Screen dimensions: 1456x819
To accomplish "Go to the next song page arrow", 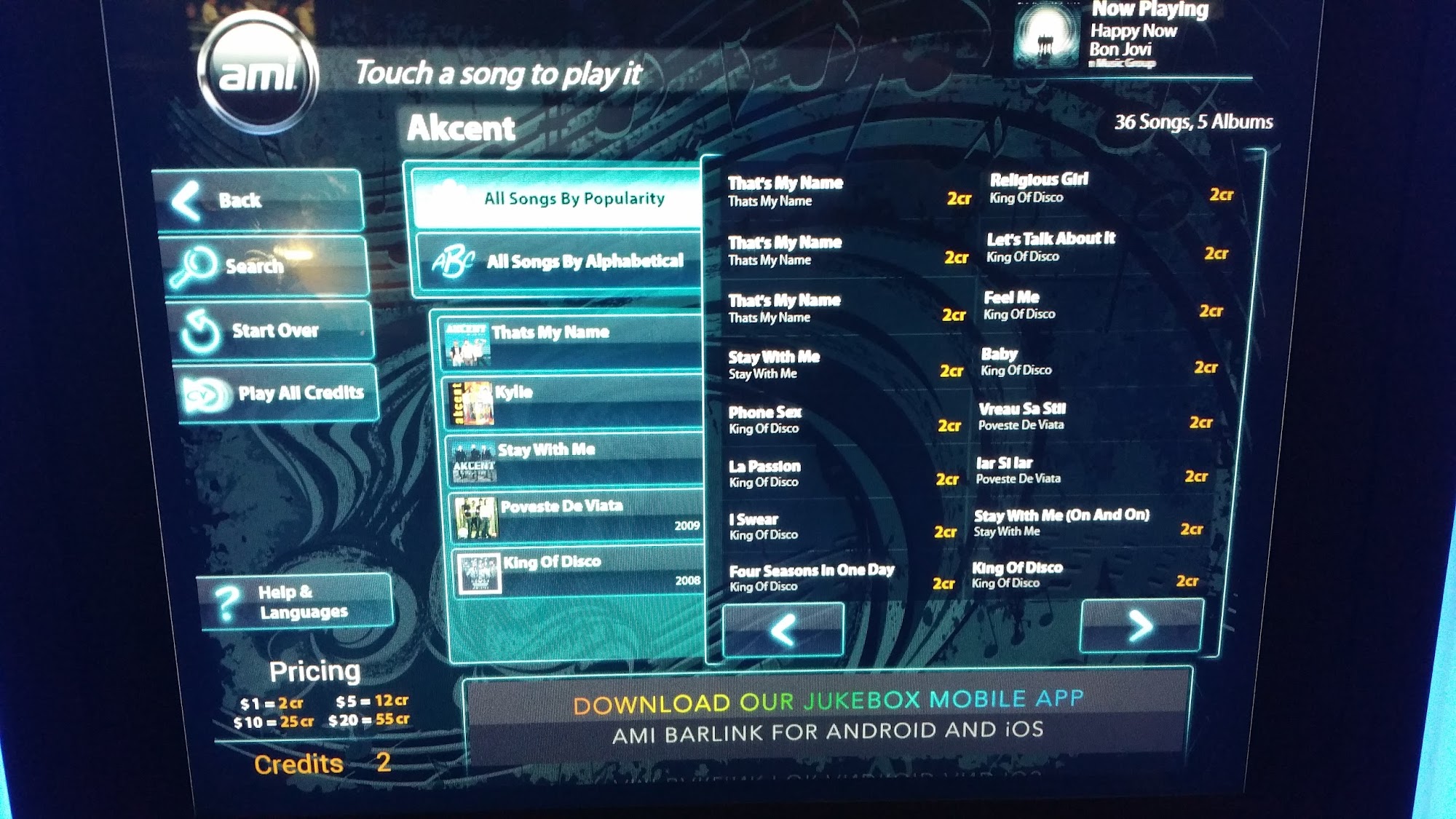I will (x=1141, y=626).
